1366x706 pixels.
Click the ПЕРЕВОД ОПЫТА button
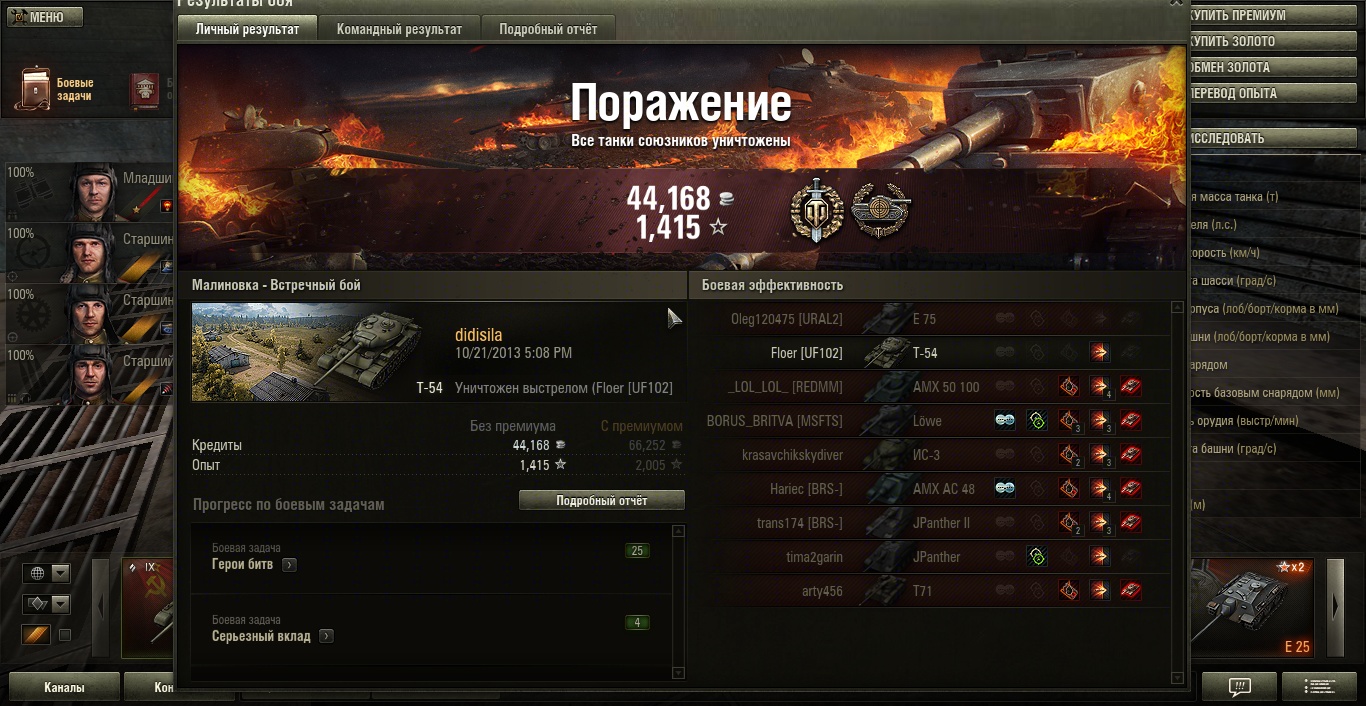click(1270, 93)
